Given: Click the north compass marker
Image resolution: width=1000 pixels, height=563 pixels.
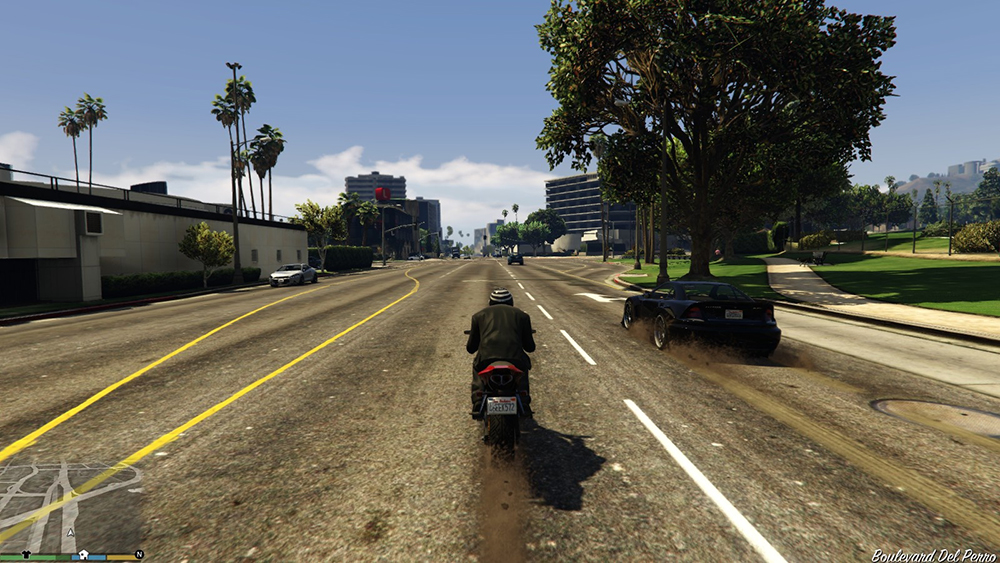Looking at the screenshot, I should 139,553.
